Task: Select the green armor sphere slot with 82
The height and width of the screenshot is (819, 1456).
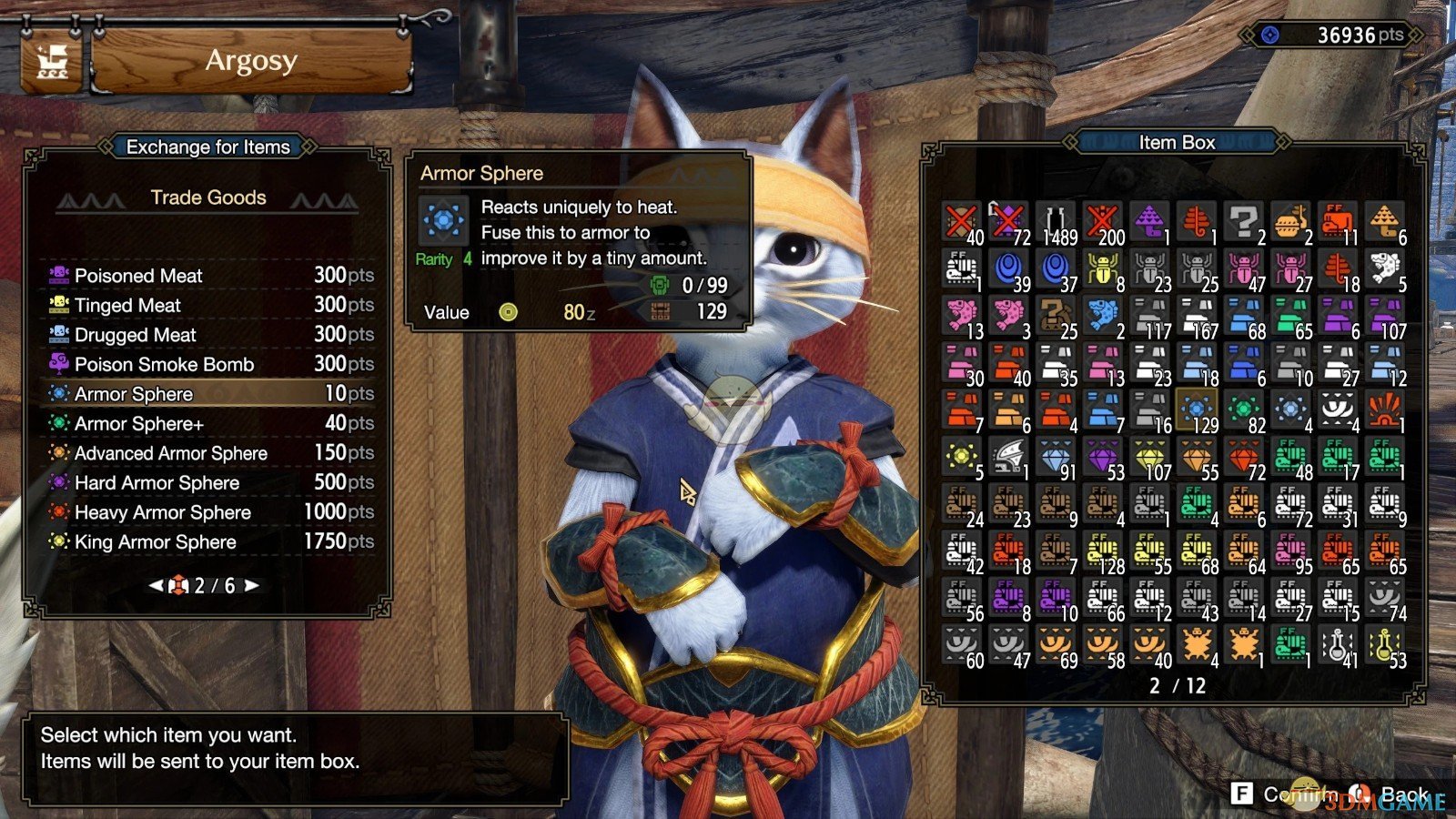Action: [x=1244, y=411]
